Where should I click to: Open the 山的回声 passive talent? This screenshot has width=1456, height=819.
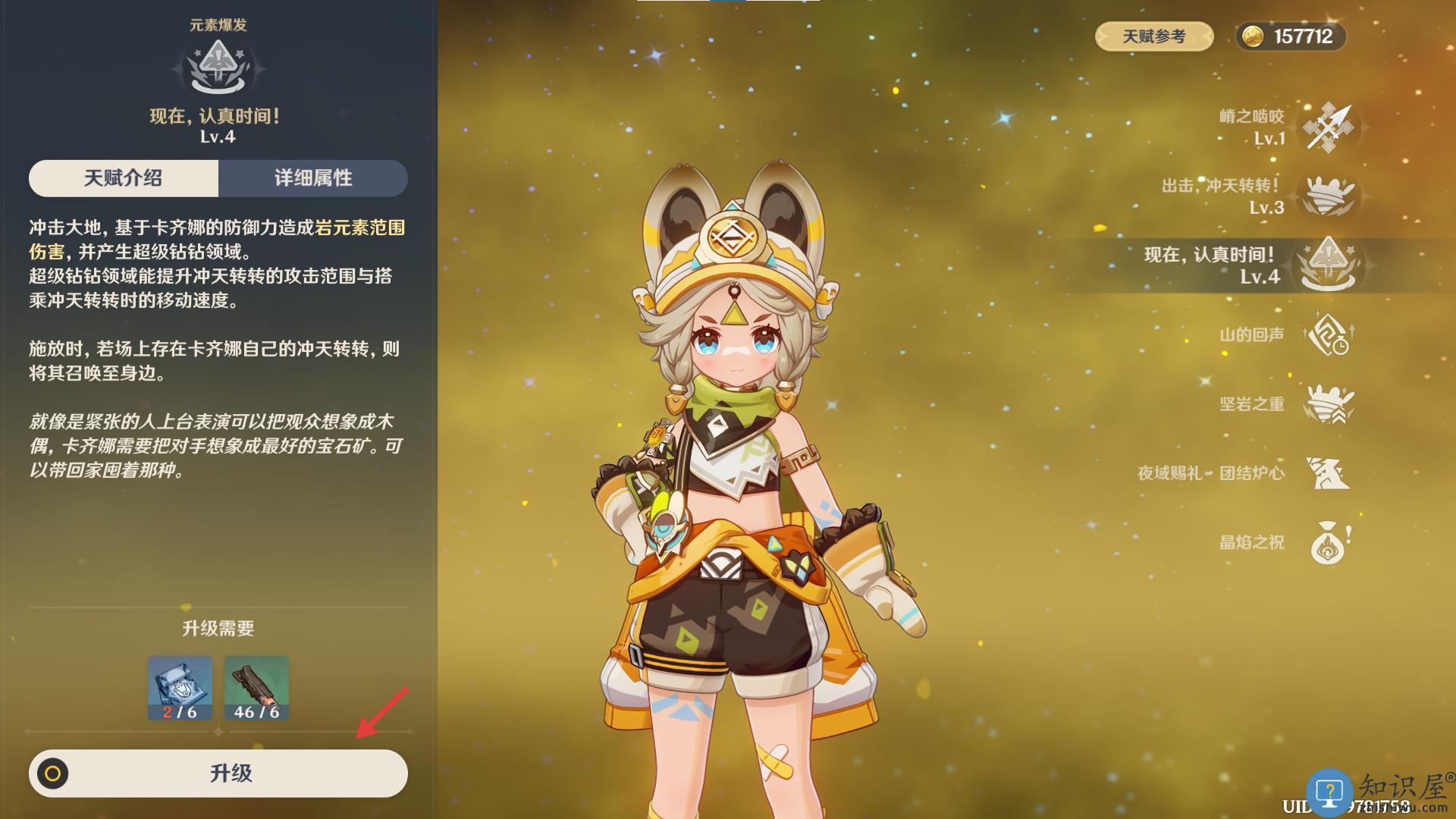pos(1328,334)
